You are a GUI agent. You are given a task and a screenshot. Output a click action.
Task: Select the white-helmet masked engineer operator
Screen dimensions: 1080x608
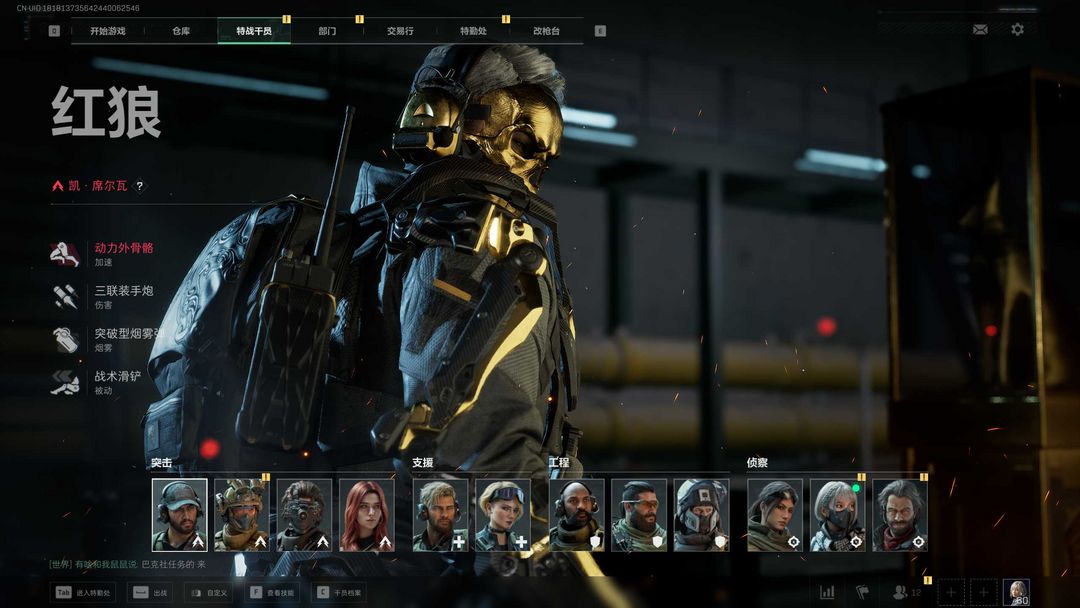click(701, 515)
